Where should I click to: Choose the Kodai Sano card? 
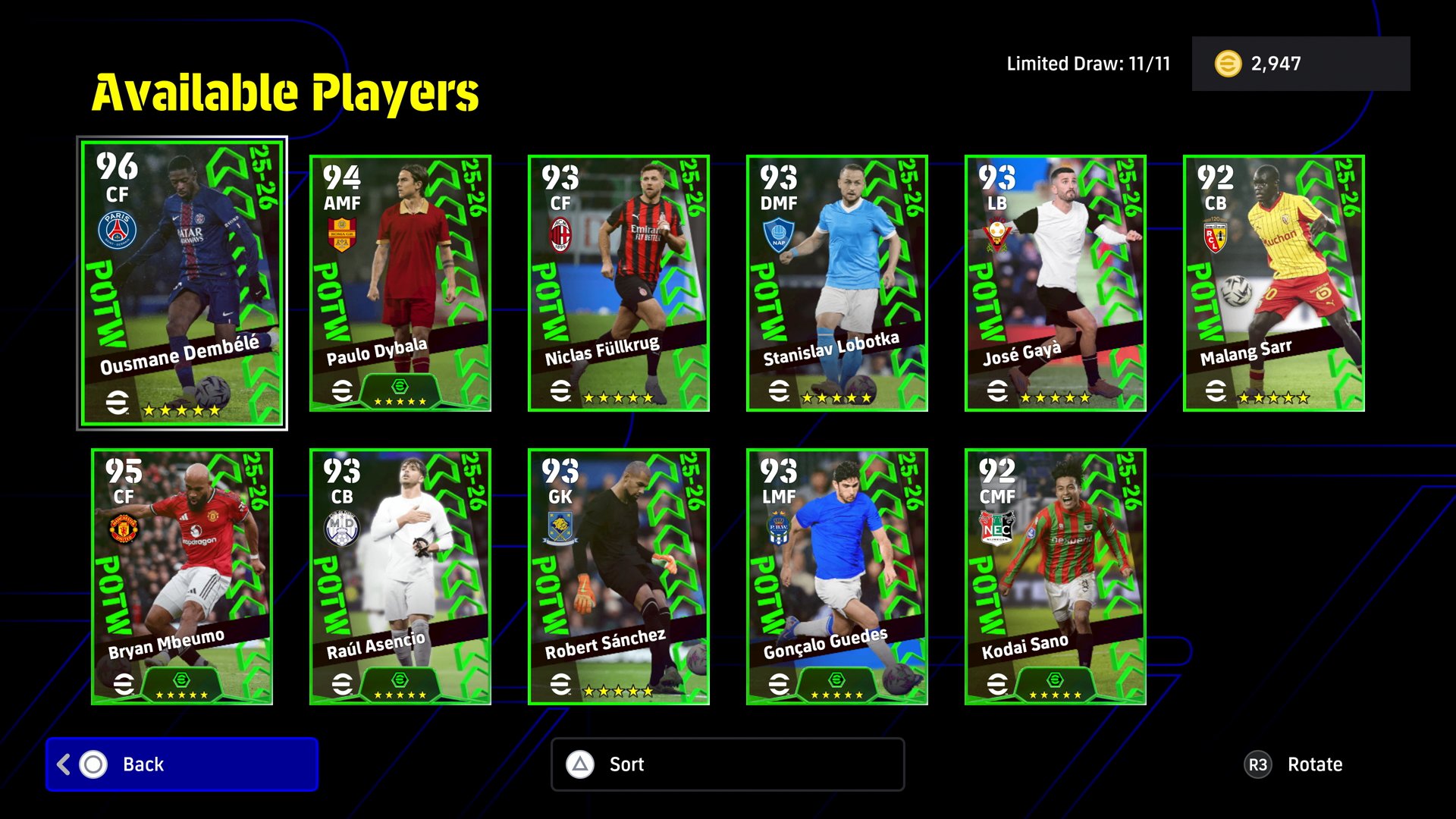(1055, 576)
